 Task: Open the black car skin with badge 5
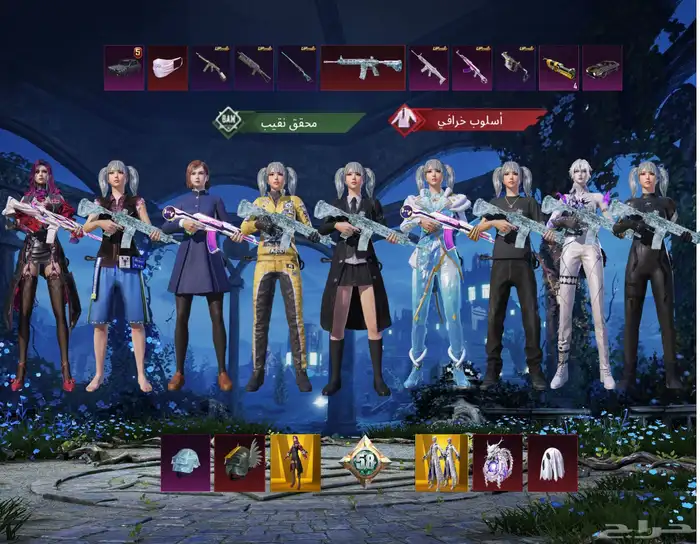pos(124,68)
